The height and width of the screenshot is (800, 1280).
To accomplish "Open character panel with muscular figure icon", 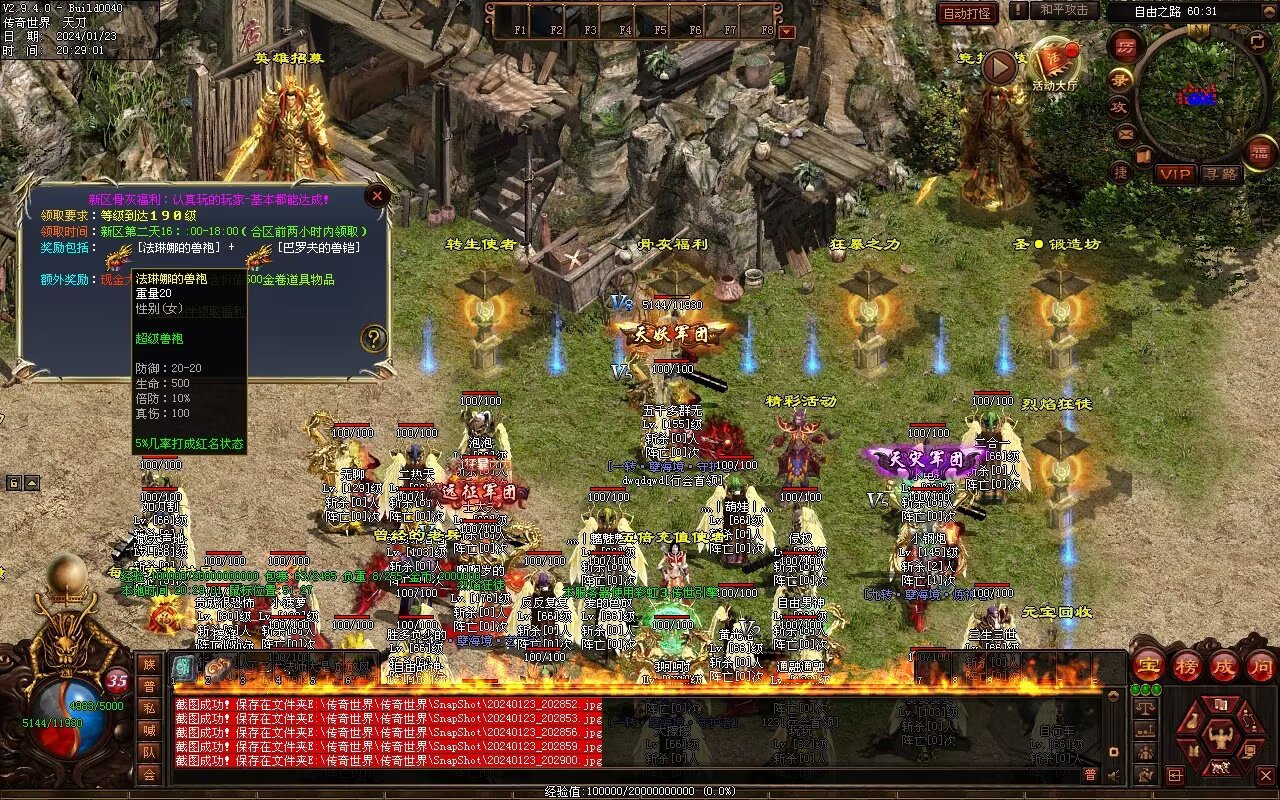I will click(1219, 737).
